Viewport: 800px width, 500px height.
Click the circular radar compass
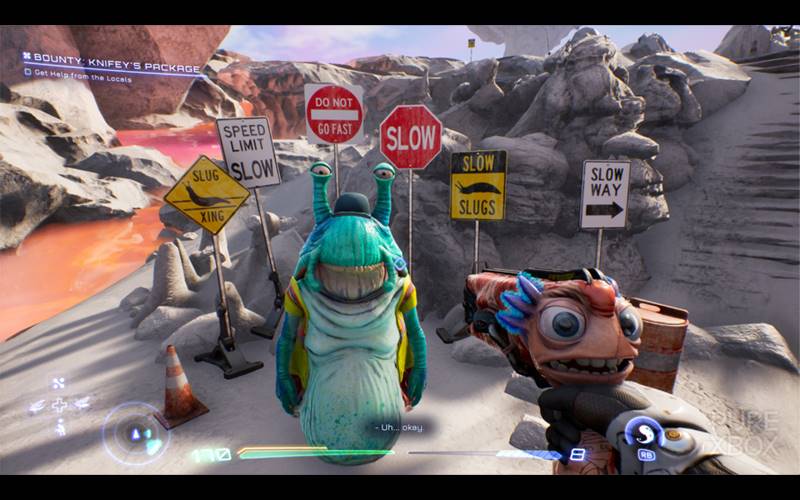[x=136, y=434]
